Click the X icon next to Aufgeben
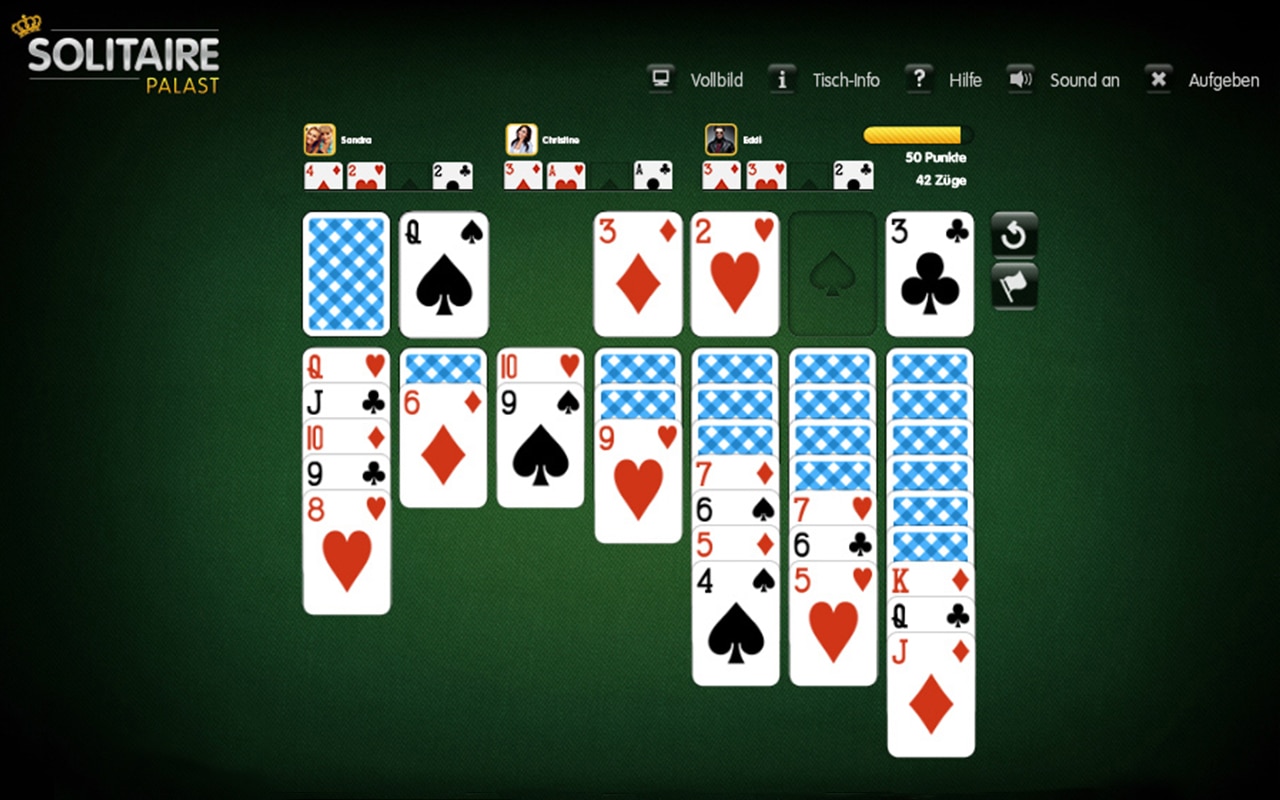Viewport: 1280px width, 800px height. pos(1158,78)
